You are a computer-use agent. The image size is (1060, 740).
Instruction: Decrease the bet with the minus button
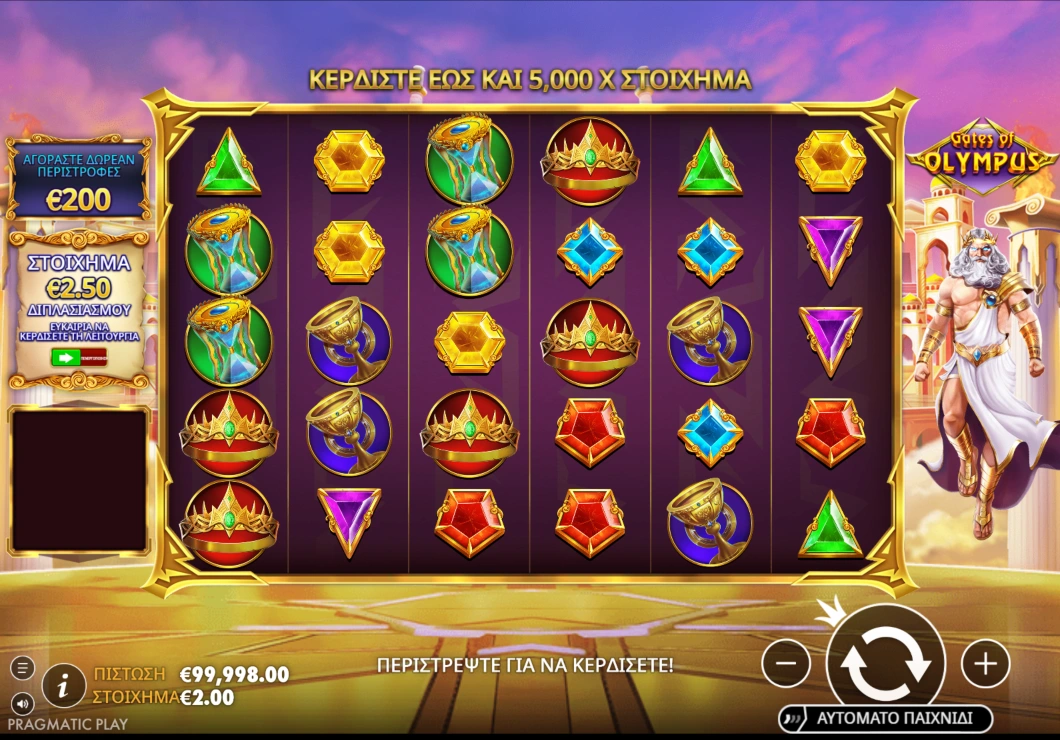click(x=786, y=662)
